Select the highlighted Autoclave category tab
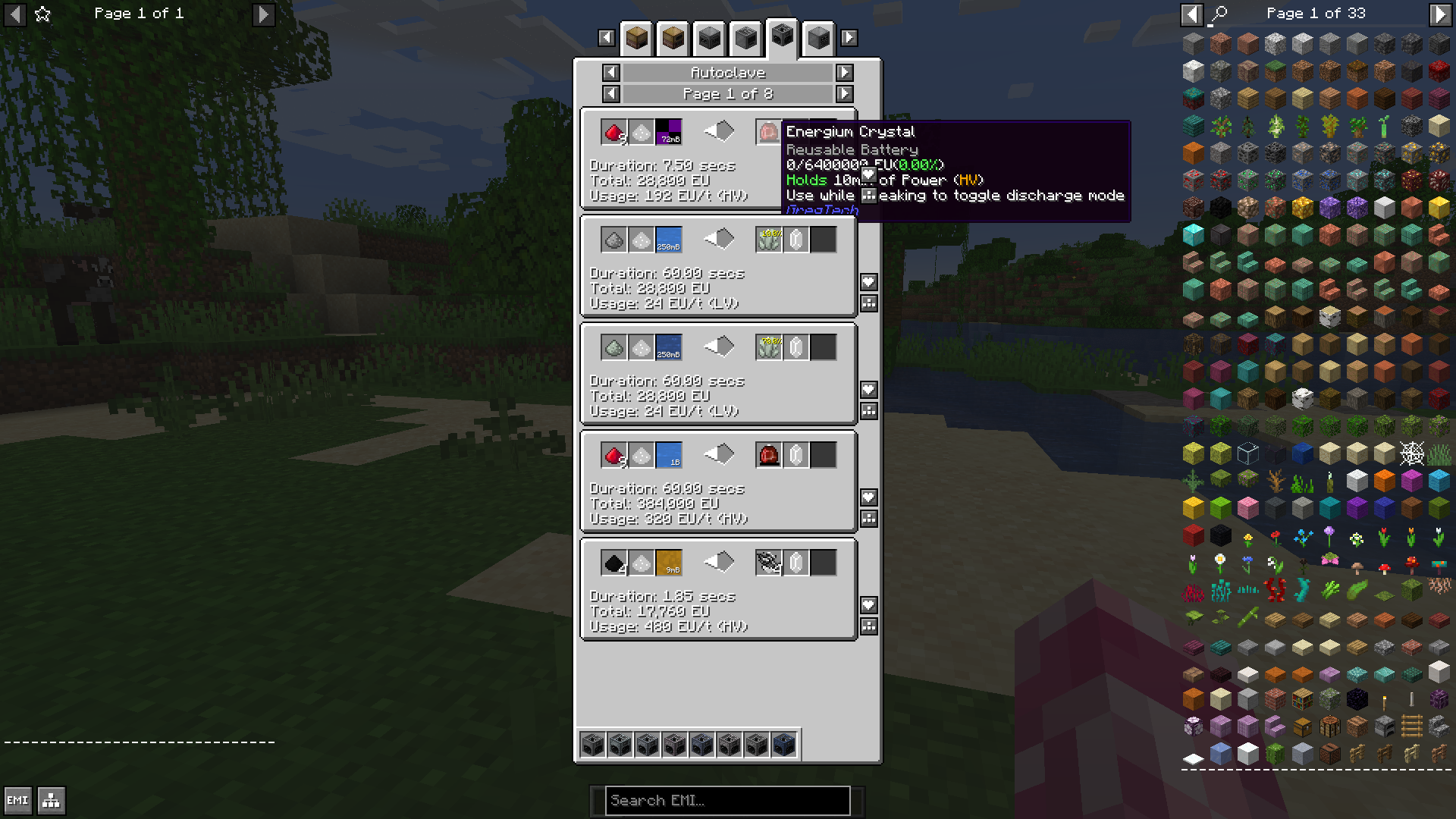The width and height of the screenshot is (1456, 819). pyautogui.click(x=783, y=36)
